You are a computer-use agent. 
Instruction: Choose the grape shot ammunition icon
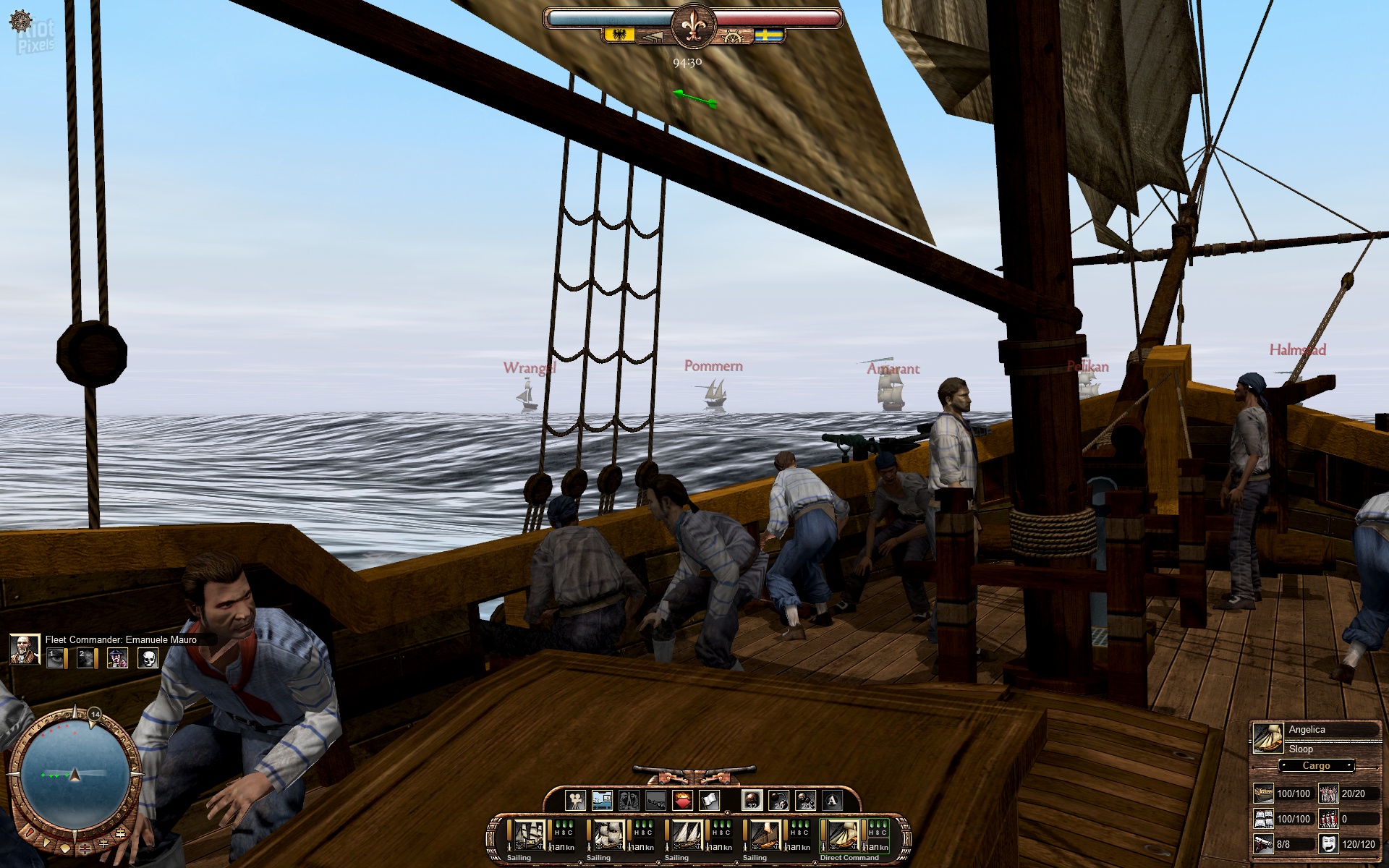(805, 800)
